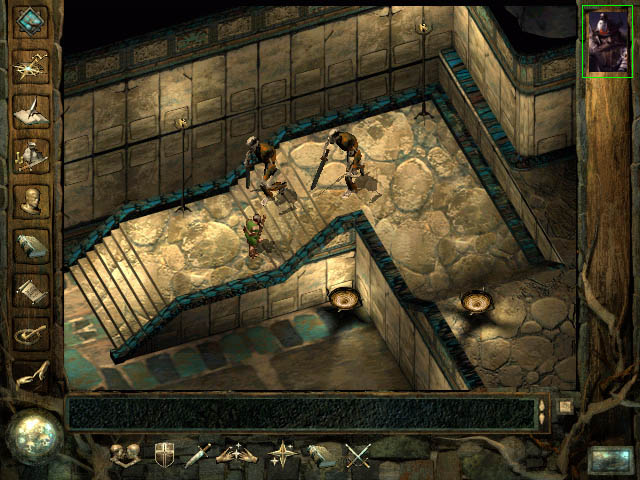Click the teal gauntlet hand icon
640x480 pixels.
click(x=320, y=456)
